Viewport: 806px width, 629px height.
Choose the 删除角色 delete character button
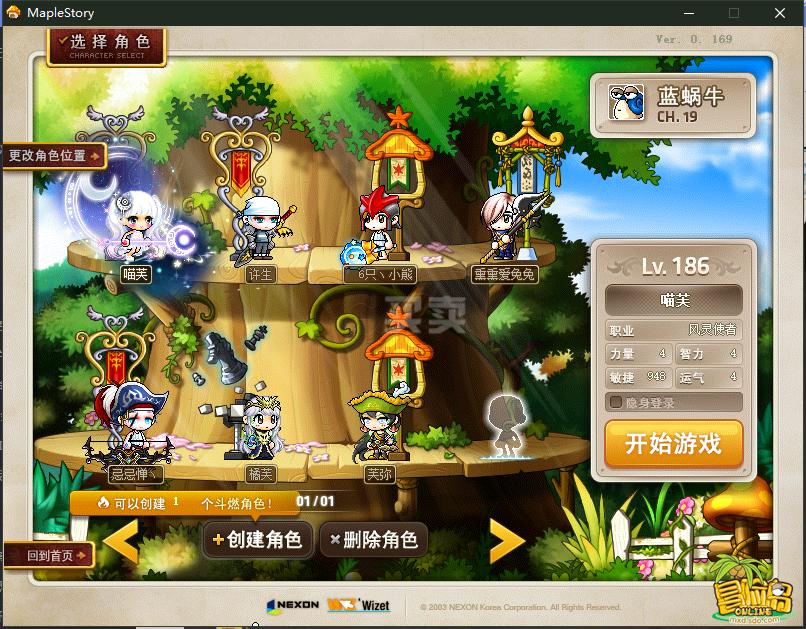[x=373, y=540]
